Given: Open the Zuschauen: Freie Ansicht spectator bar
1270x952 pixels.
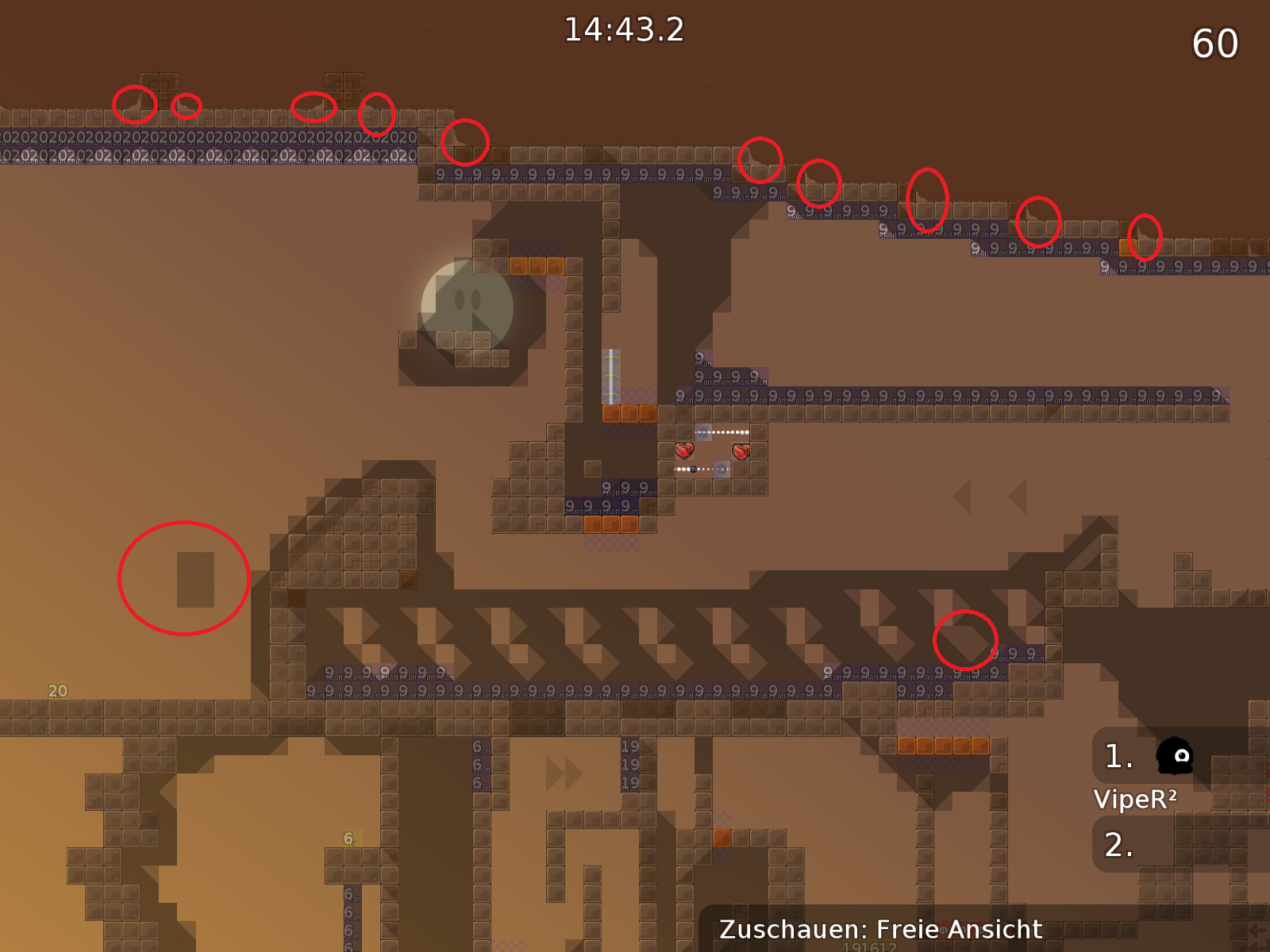Looking at the screenshot, I should [x=881, y=928].
